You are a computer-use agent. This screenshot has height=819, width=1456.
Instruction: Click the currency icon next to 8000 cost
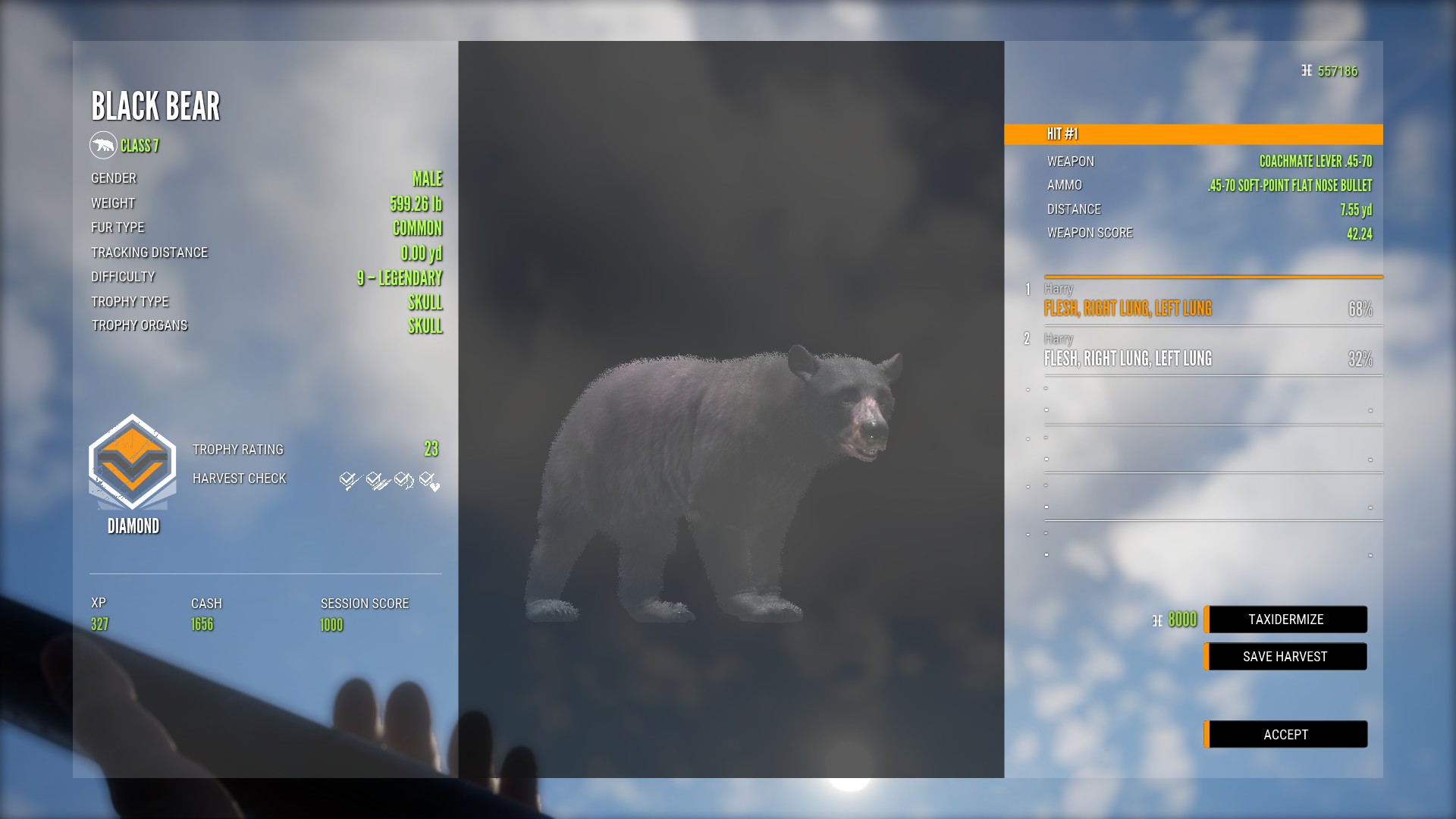(x=1156, y=620)
